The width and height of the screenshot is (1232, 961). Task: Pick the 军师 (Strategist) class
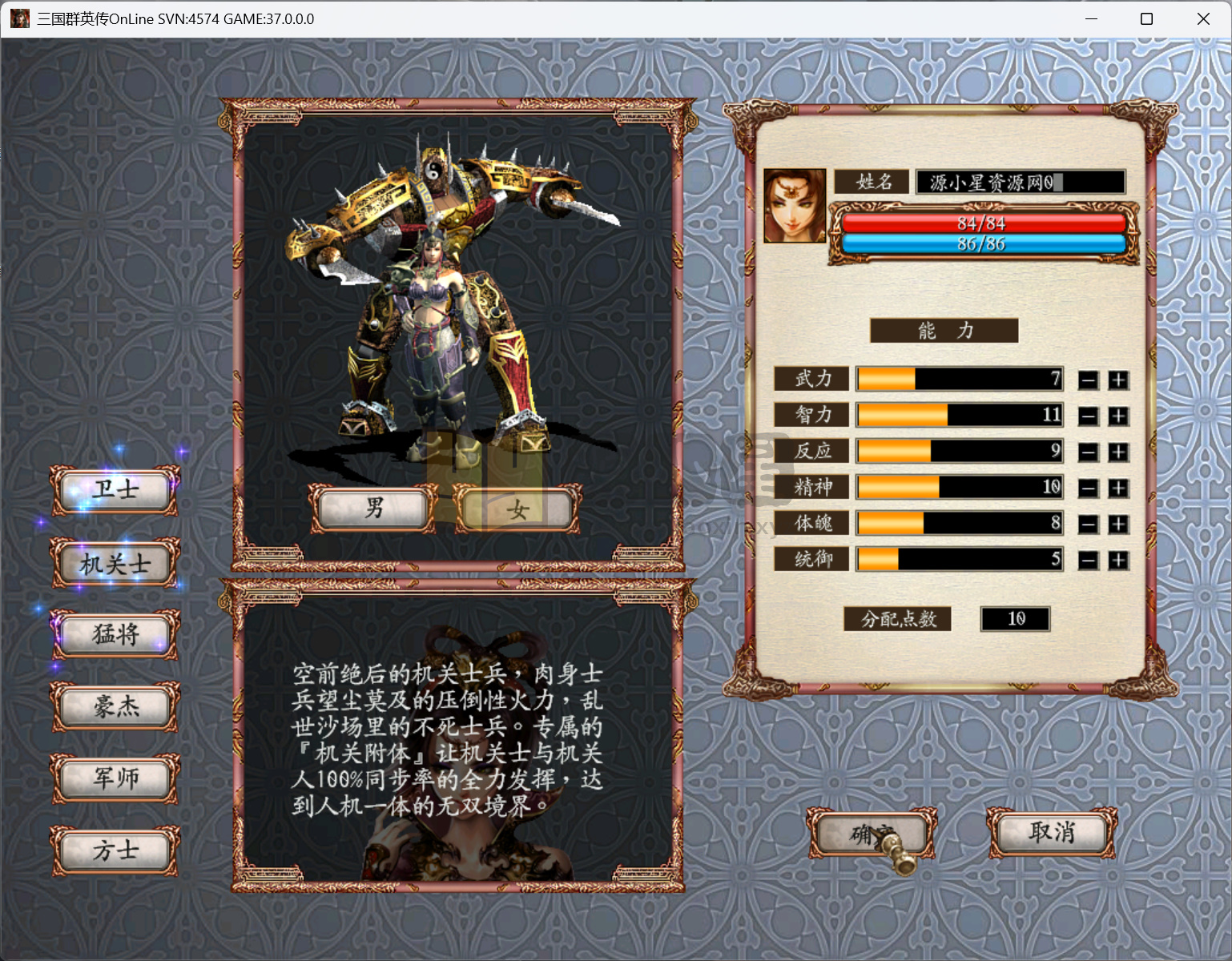click(x=115, y=777)
